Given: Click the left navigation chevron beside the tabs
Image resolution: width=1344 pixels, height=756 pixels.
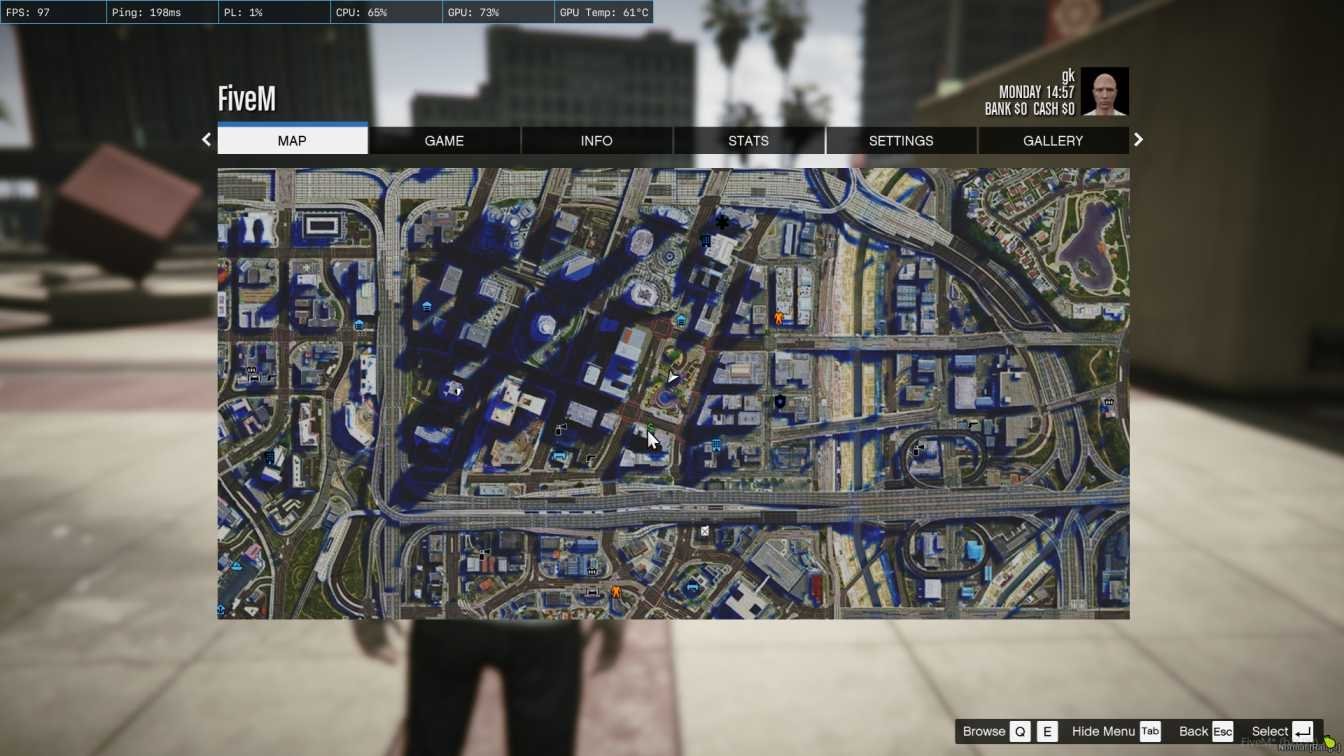Looking at the screenshot, I should 206,139.
